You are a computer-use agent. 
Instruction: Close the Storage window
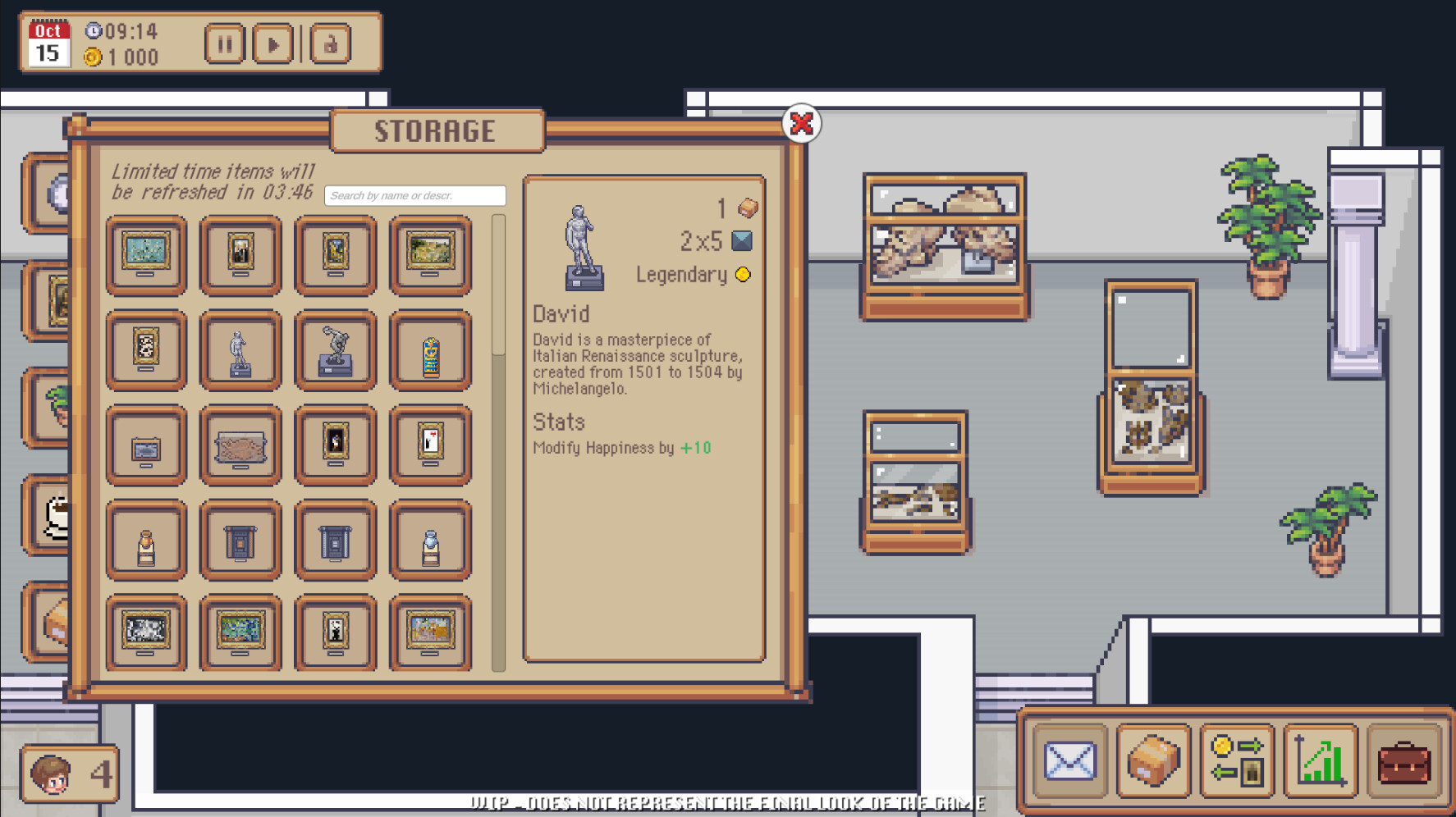click(800, 123)
